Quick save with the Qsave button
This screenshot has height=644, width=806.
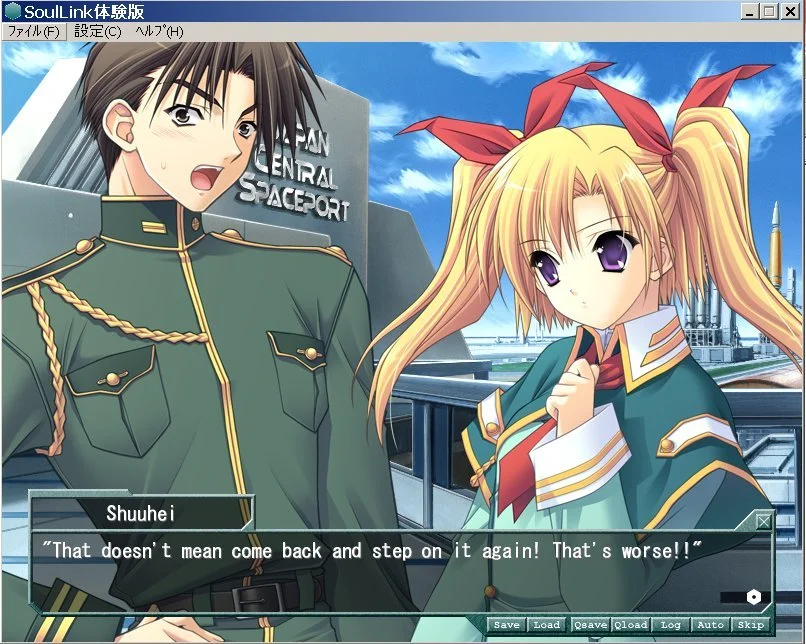(x=590, y=625)
